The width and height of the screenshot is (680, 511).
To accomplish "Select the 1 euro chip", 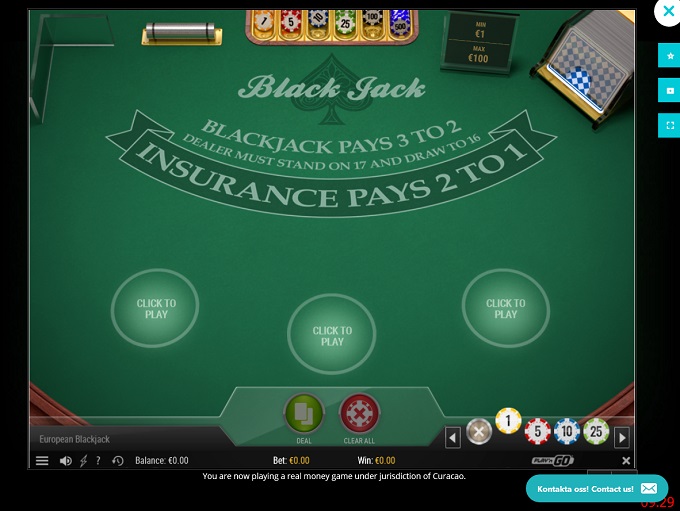I will 508,421.
